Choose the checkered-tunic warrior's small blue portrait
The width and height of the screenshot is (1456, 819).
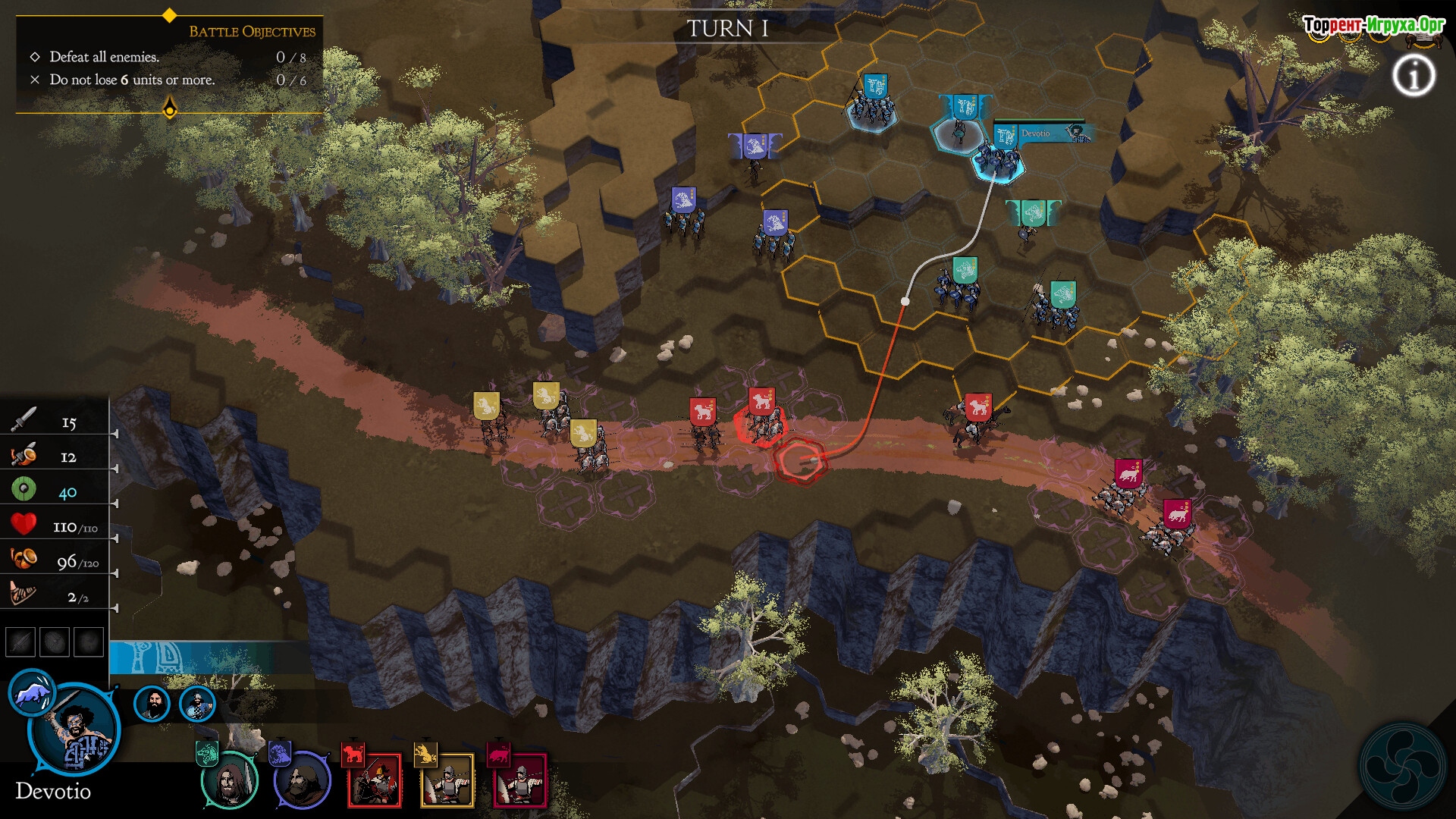(197, 704)
